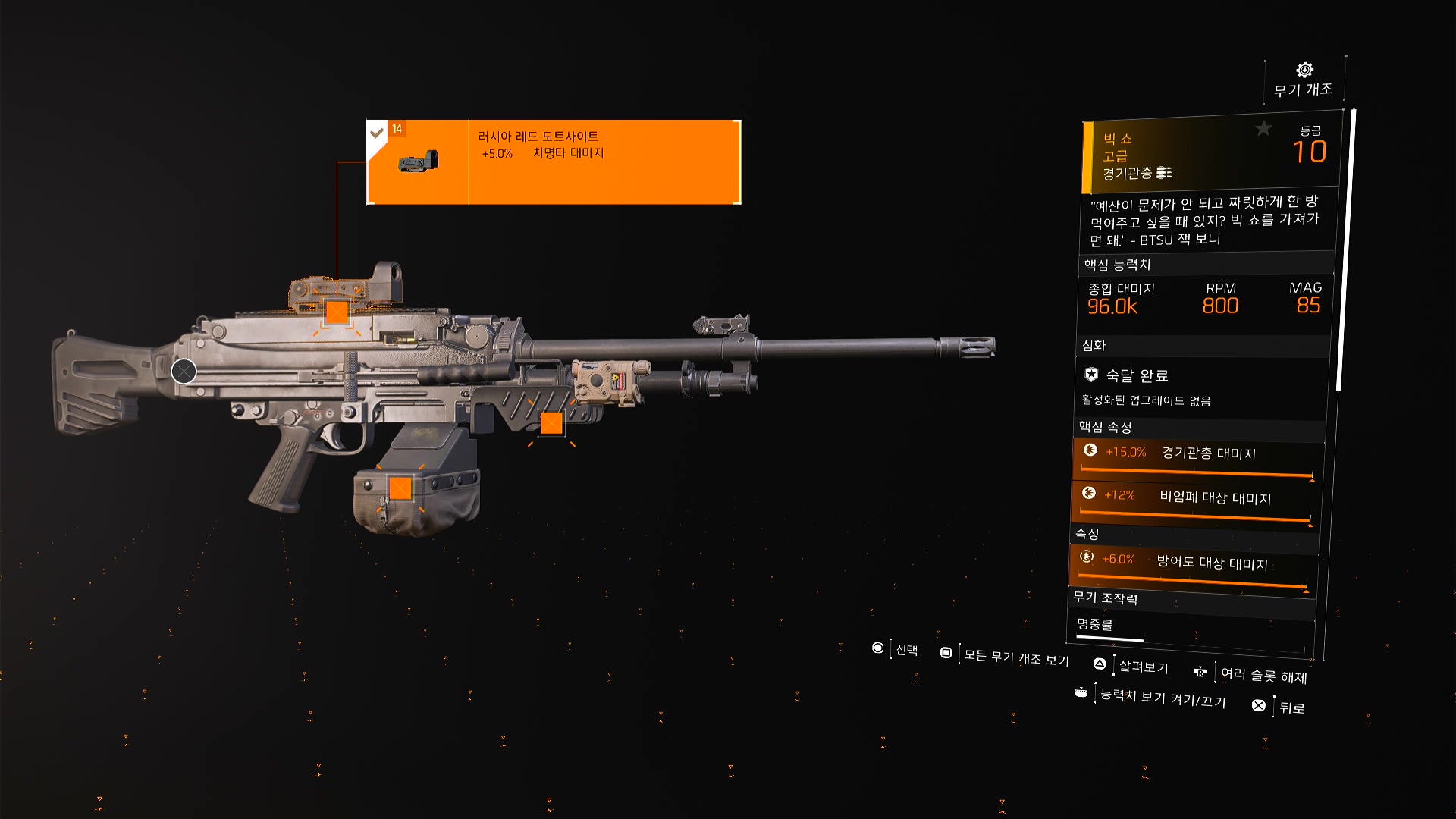
Task: Toggle the favorite star on the 빅 쇼 card
Action: tap(1263, 129)
